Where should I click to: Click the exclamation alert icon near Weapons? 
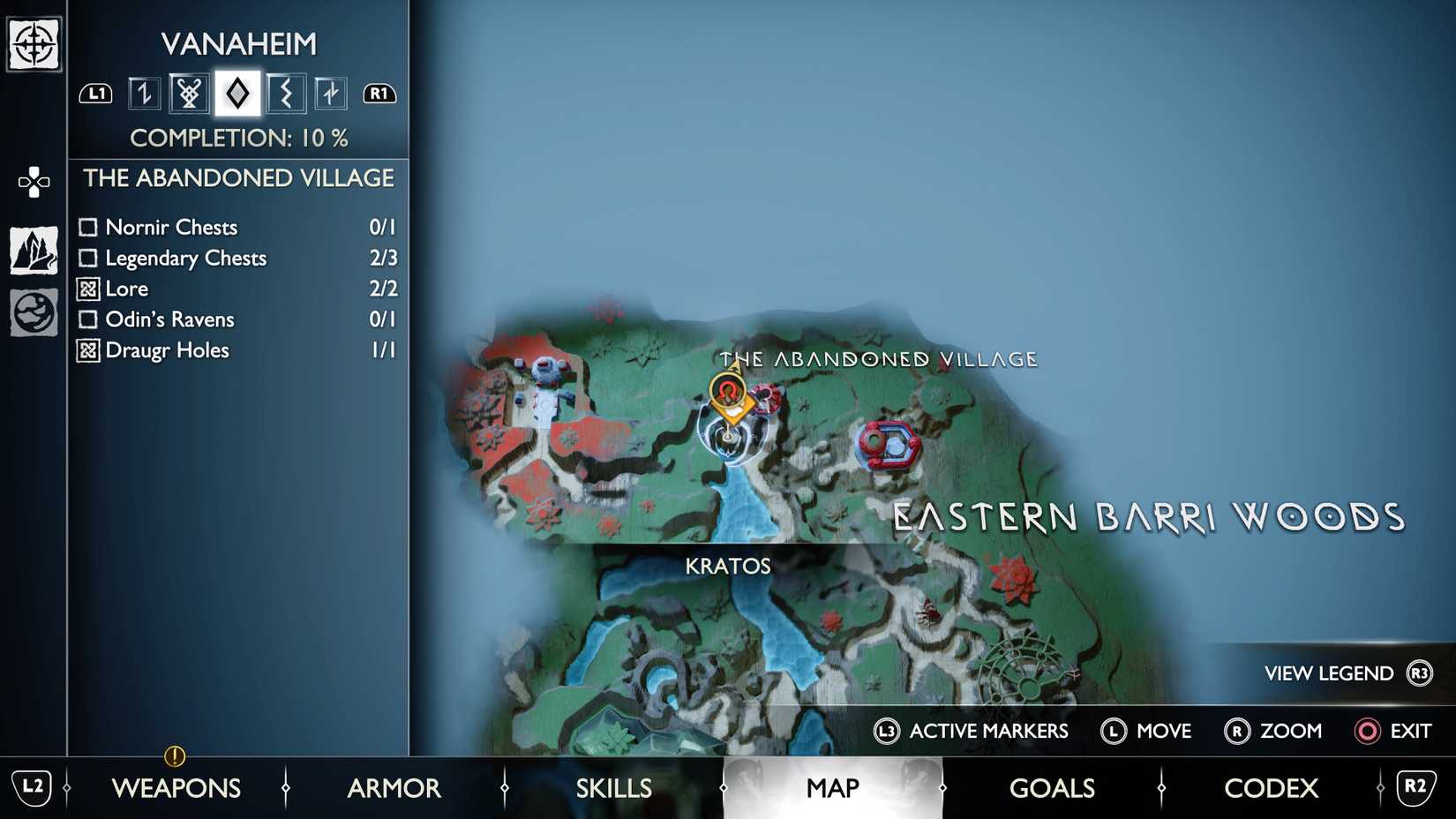coord(174,756)
